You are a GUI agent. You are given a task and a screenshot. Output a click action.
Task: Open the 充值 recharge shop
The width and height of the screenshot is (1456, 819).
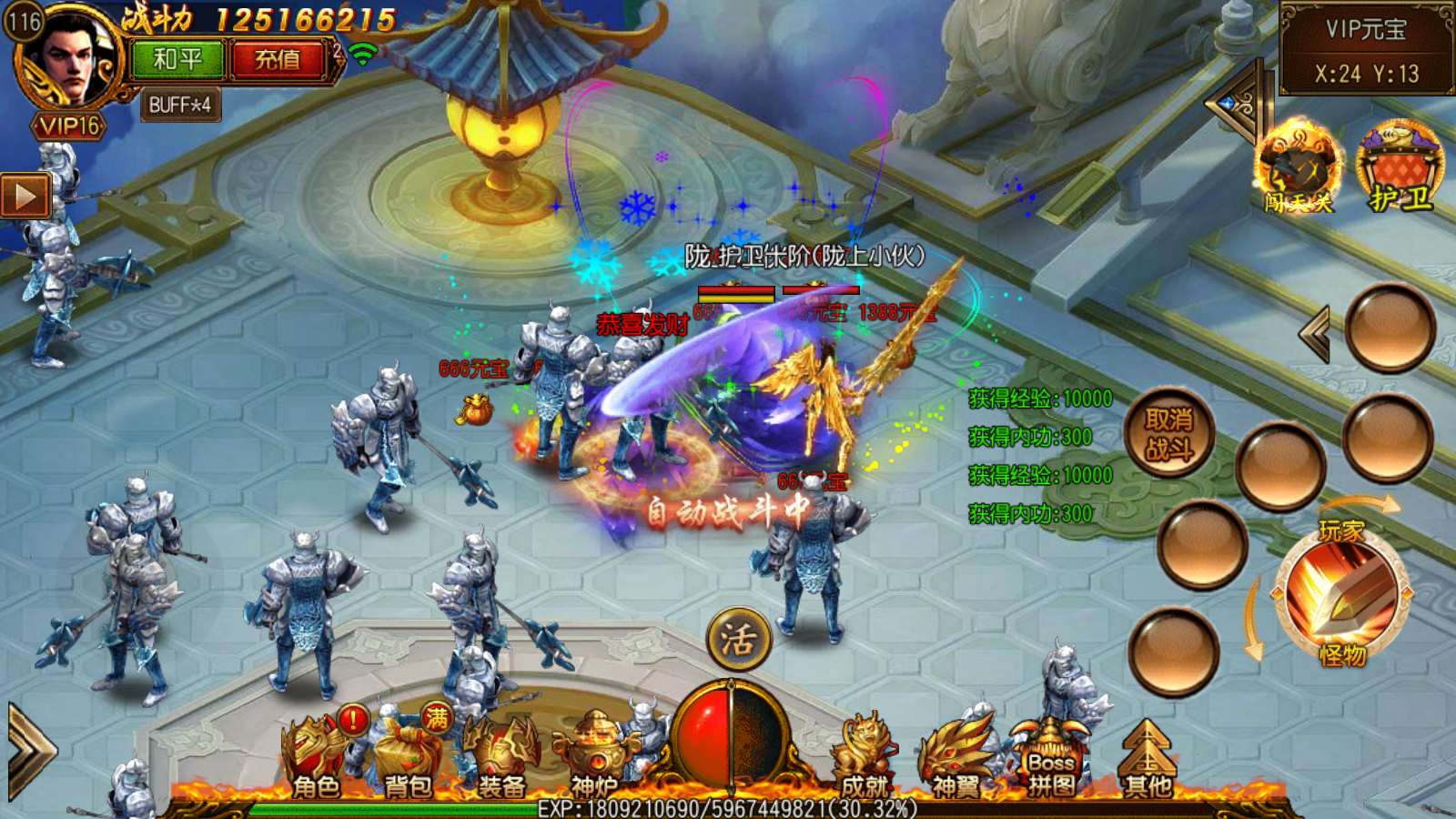point(278,60)
